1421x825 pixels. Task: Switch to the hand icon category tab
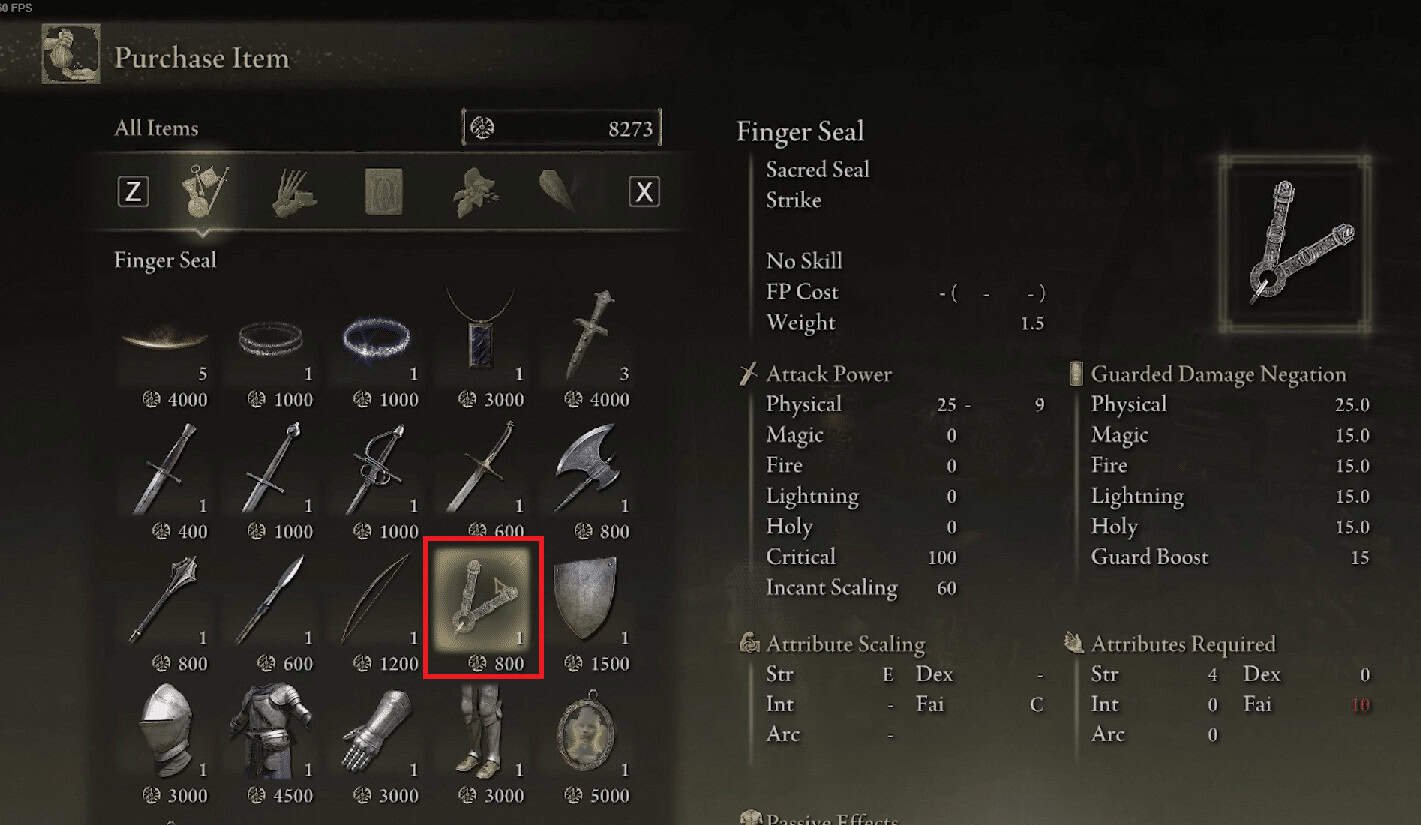pyautogui.click(x=294, y=192)
